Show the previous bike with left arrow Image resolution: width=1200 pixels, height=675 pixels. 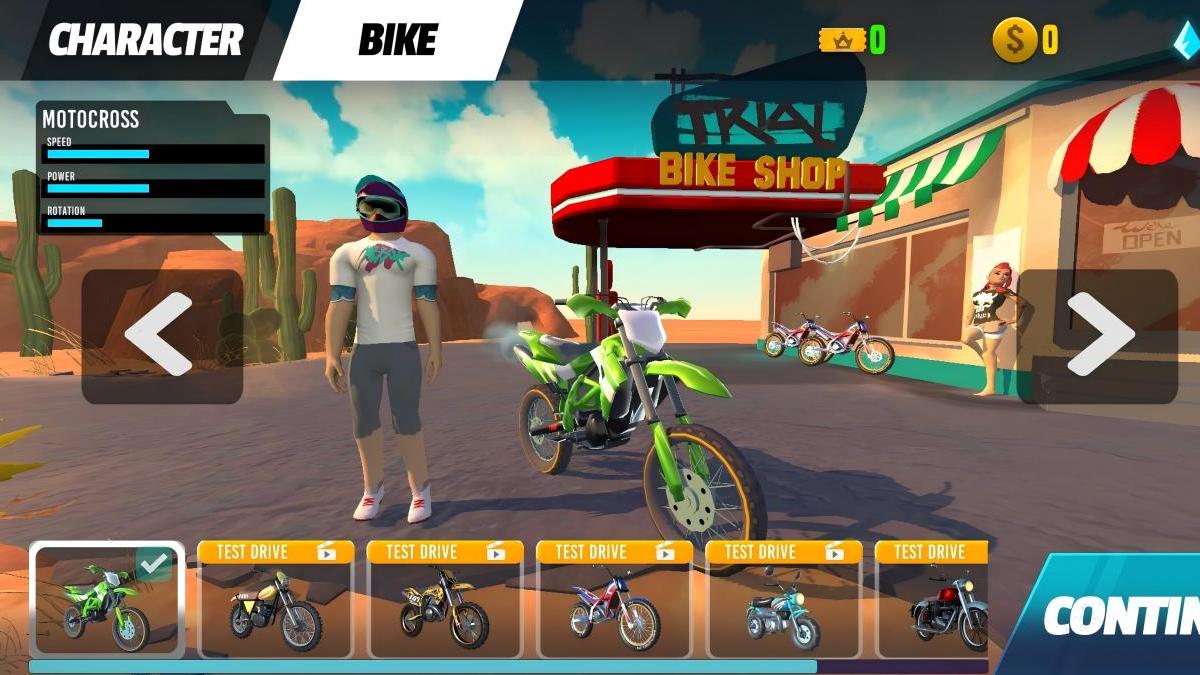(x=161, y=335)
